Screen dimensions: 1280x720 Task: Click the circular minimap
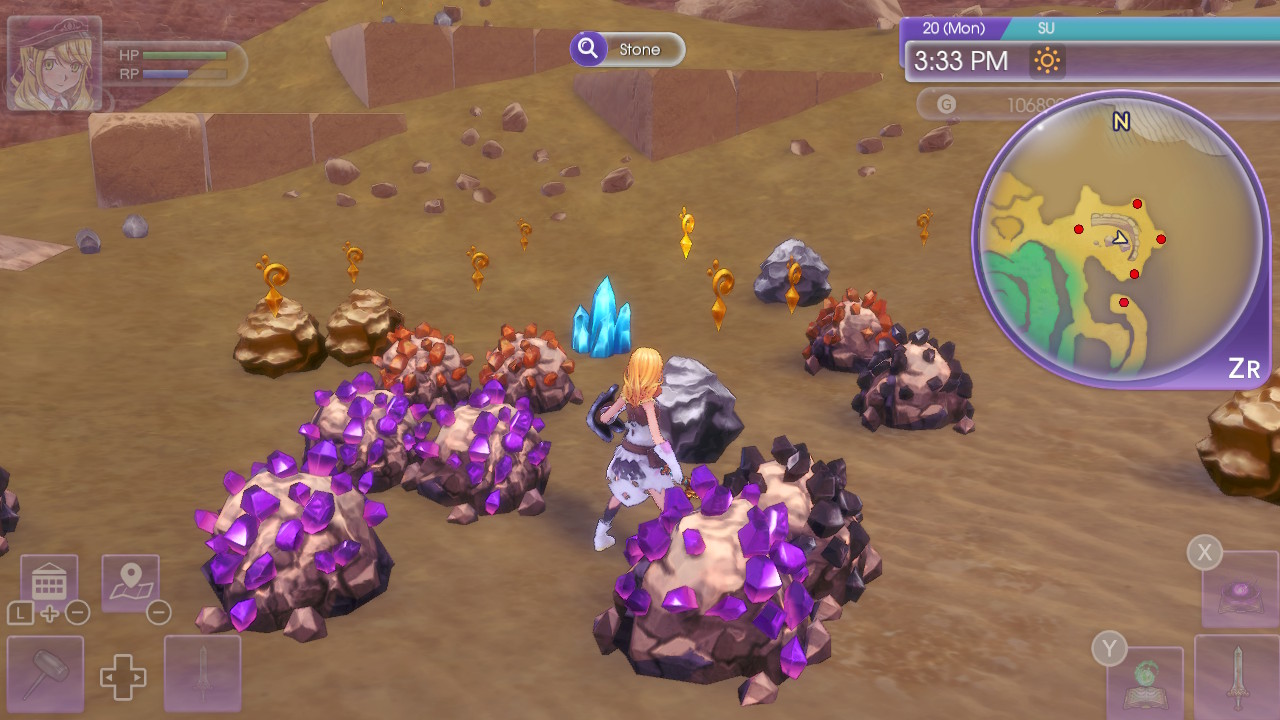tap(1121, 238)
